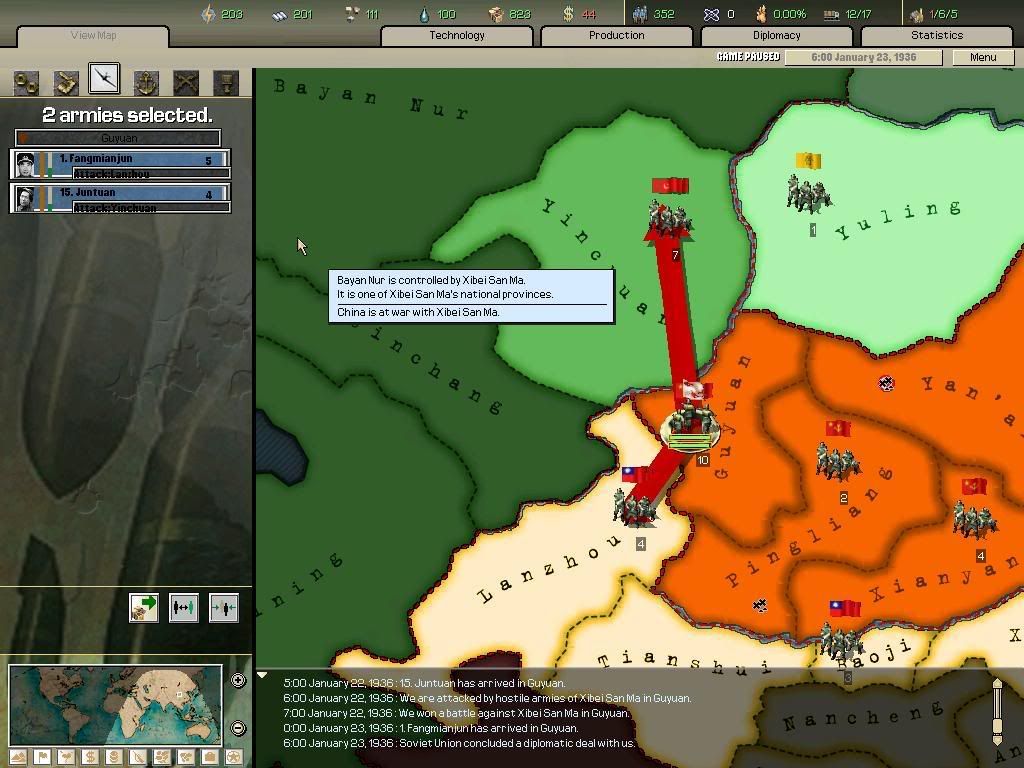
Task: Open the Technology screen
Action: click(456, 36)
